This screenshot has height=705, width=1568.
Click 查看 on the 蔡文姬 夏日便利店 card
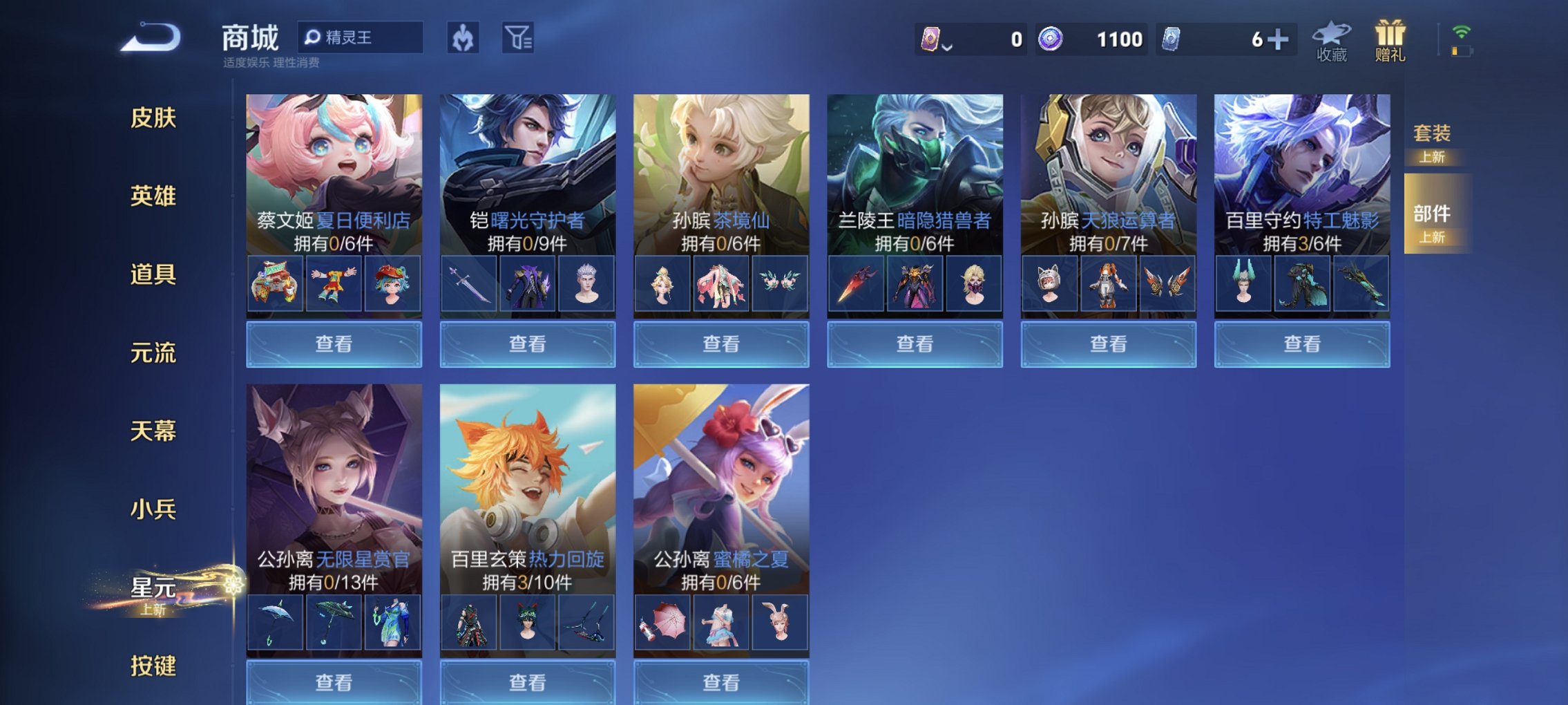(x=334, y=344)
